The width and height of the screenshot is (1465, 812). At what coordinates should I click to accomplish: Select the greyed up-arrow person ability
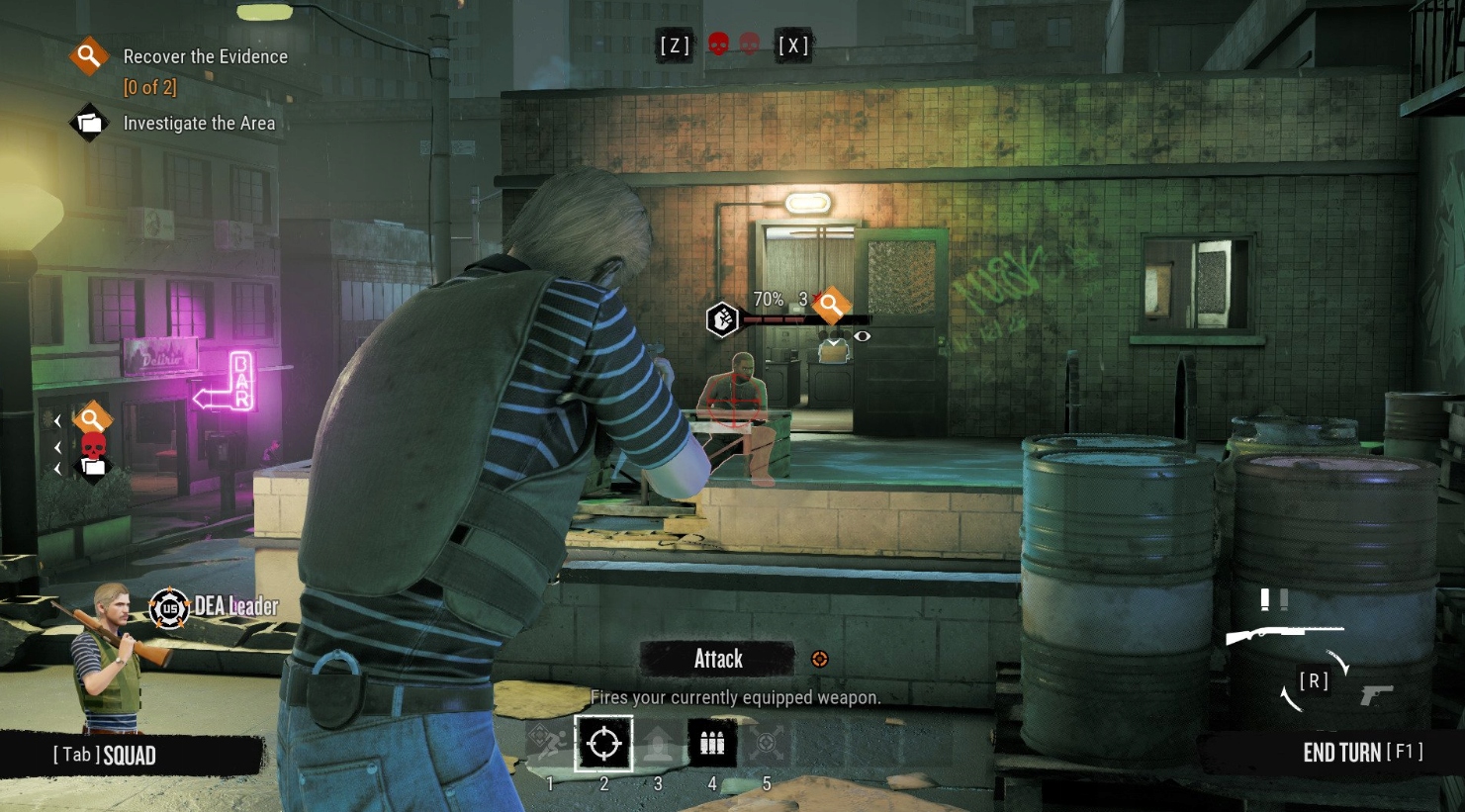pos(658,744)
